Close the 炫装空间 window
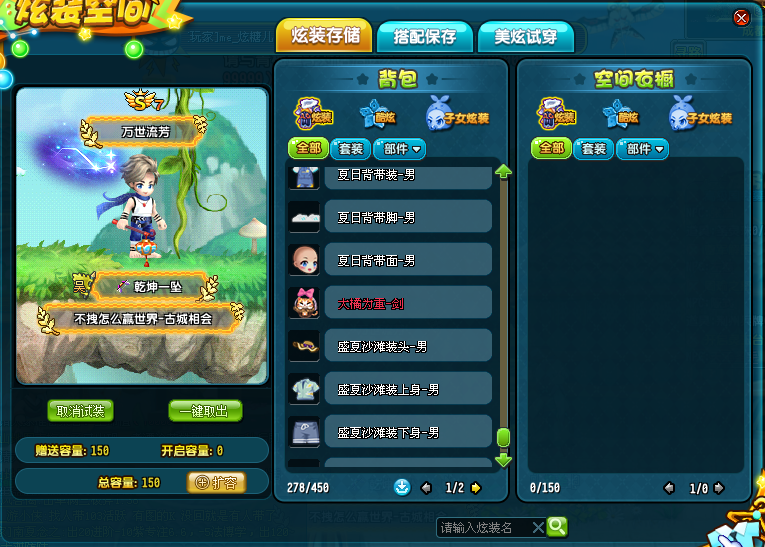 click(741, 17)
